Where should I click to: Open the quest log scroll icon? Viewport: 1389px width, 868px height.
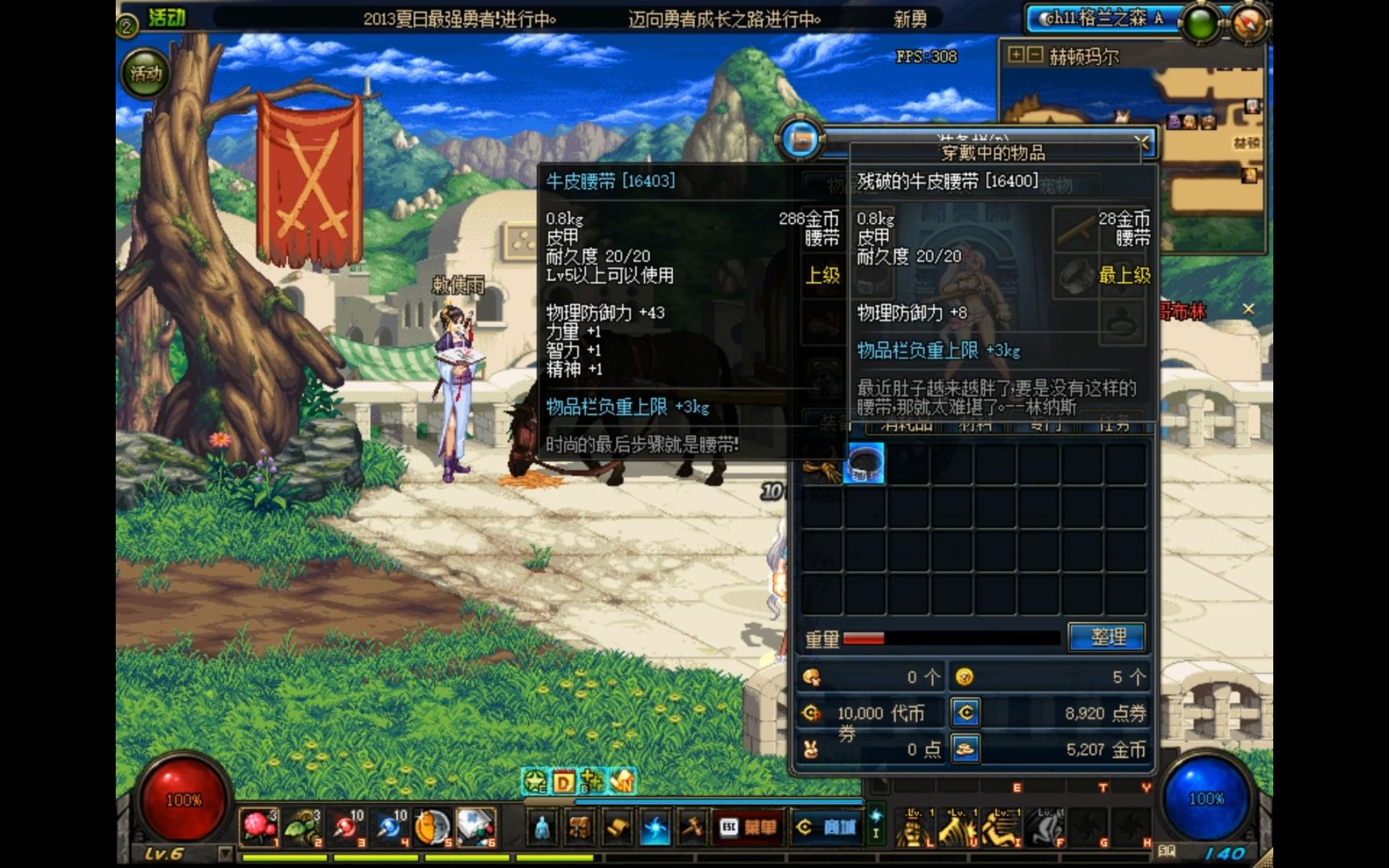[x=617, y=826]
